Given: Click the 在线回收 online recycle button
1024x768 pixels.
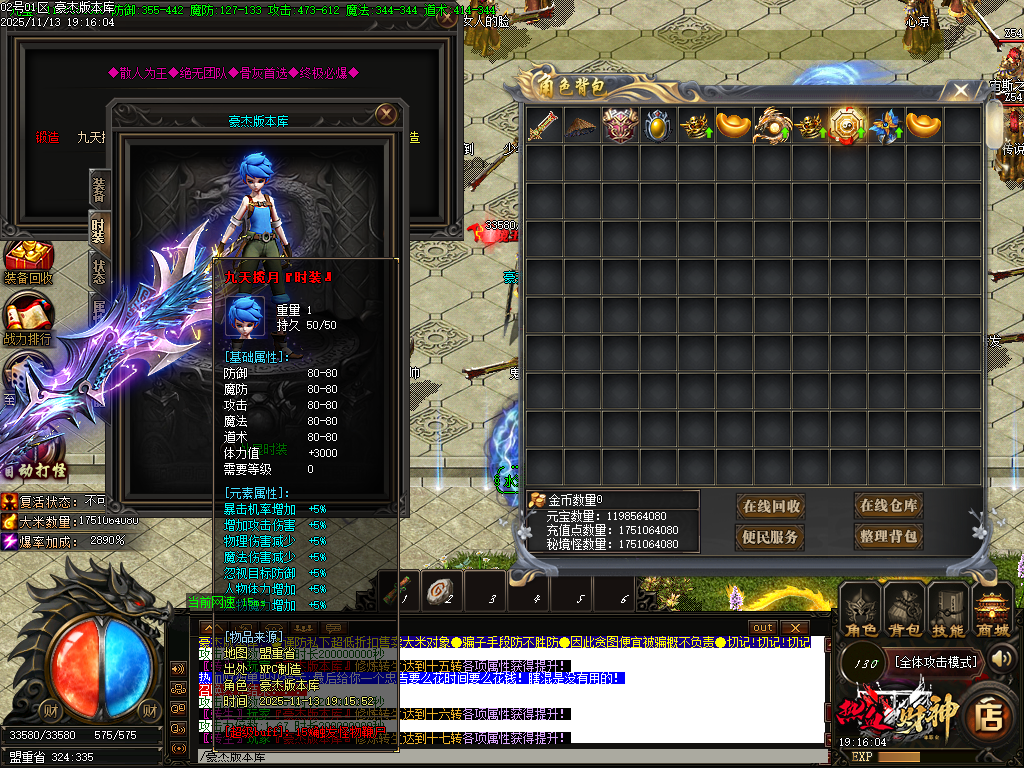Looking at the screenshot, I should coord(771,506).
